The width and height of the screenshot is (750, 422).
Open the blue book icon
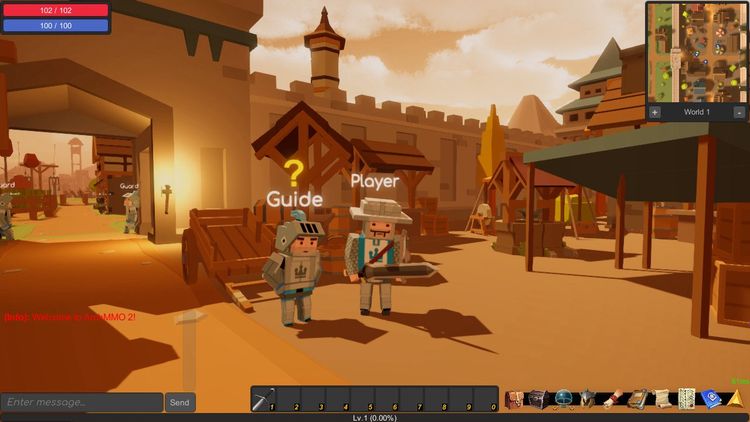(711, 399)
